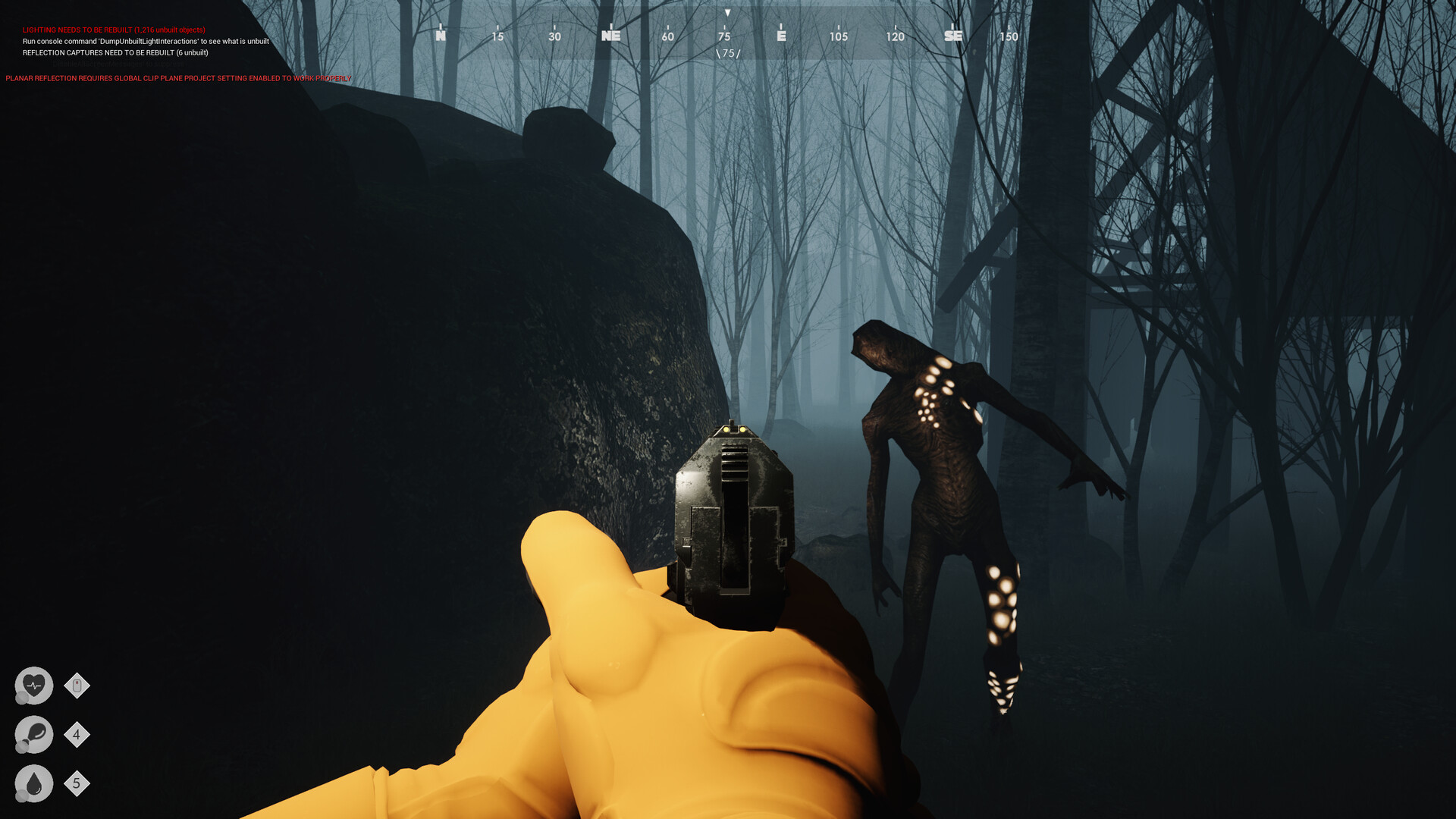Click the water droplet hydration icon
Screen dimensions: 1456x819
click(33, 785)
